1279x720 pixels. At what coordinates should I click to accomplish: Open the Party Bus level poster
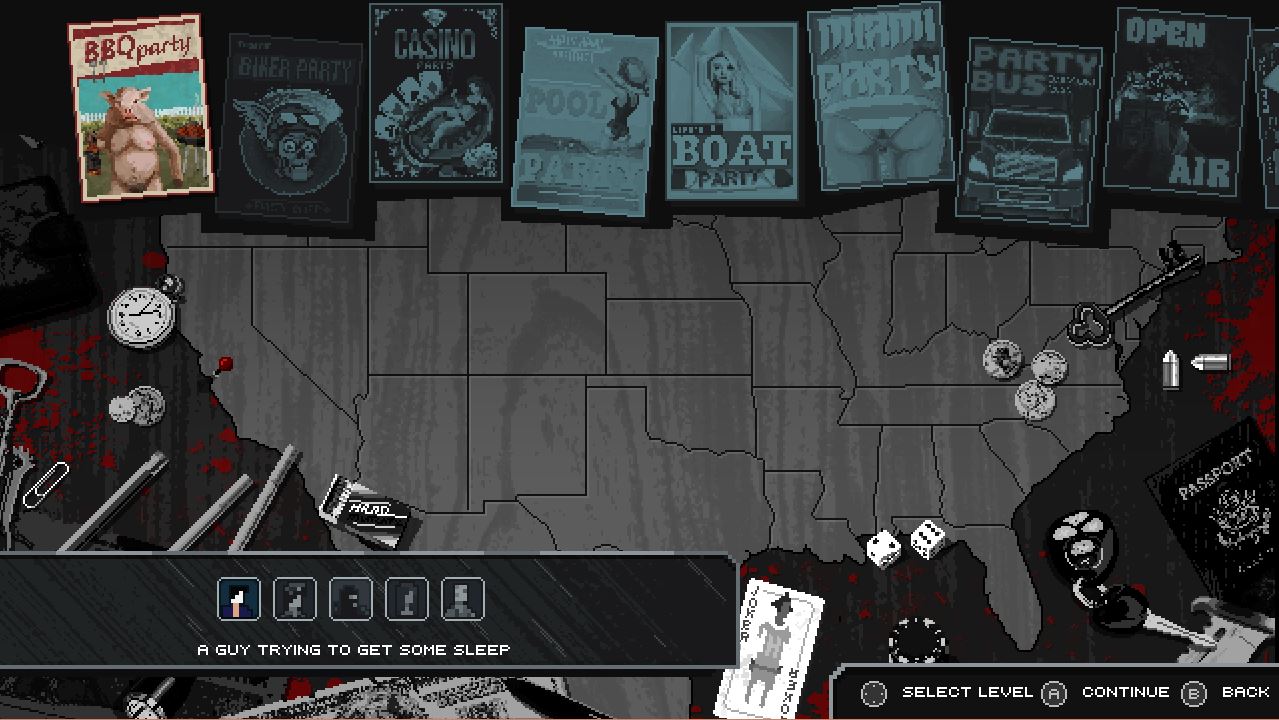(1027, 130)
